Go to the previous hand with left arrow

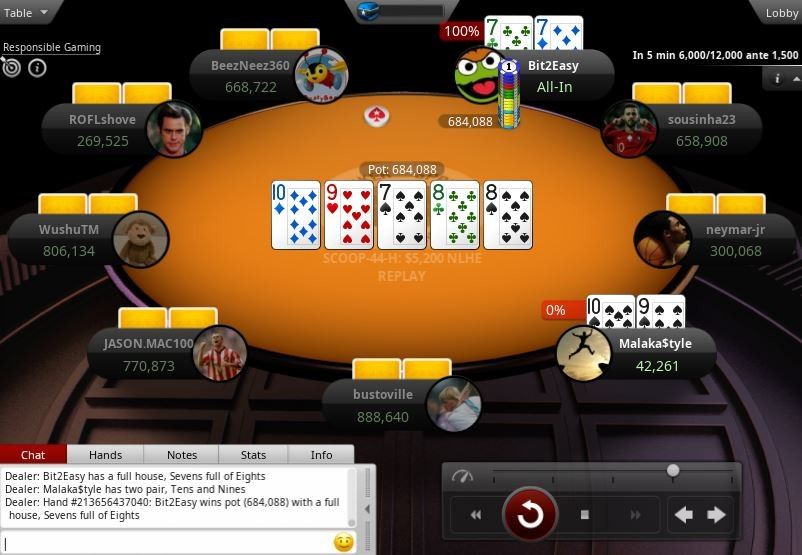[684, 515]
